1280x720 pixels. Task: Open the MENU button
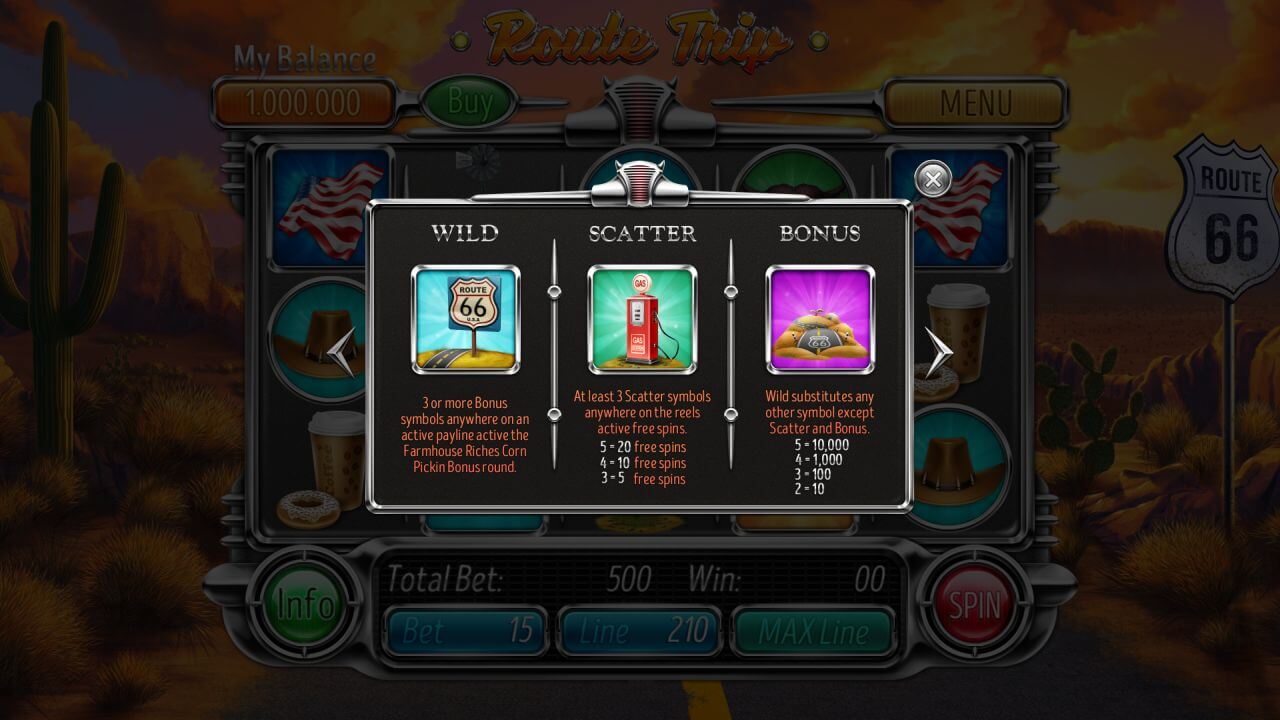pos(975,102)
